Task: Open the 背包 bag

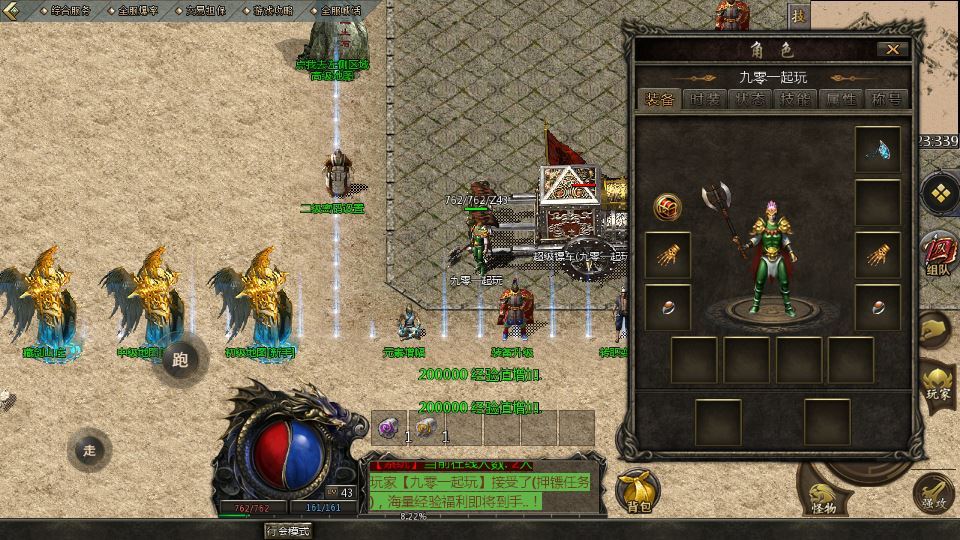Action: click(639, 490)
